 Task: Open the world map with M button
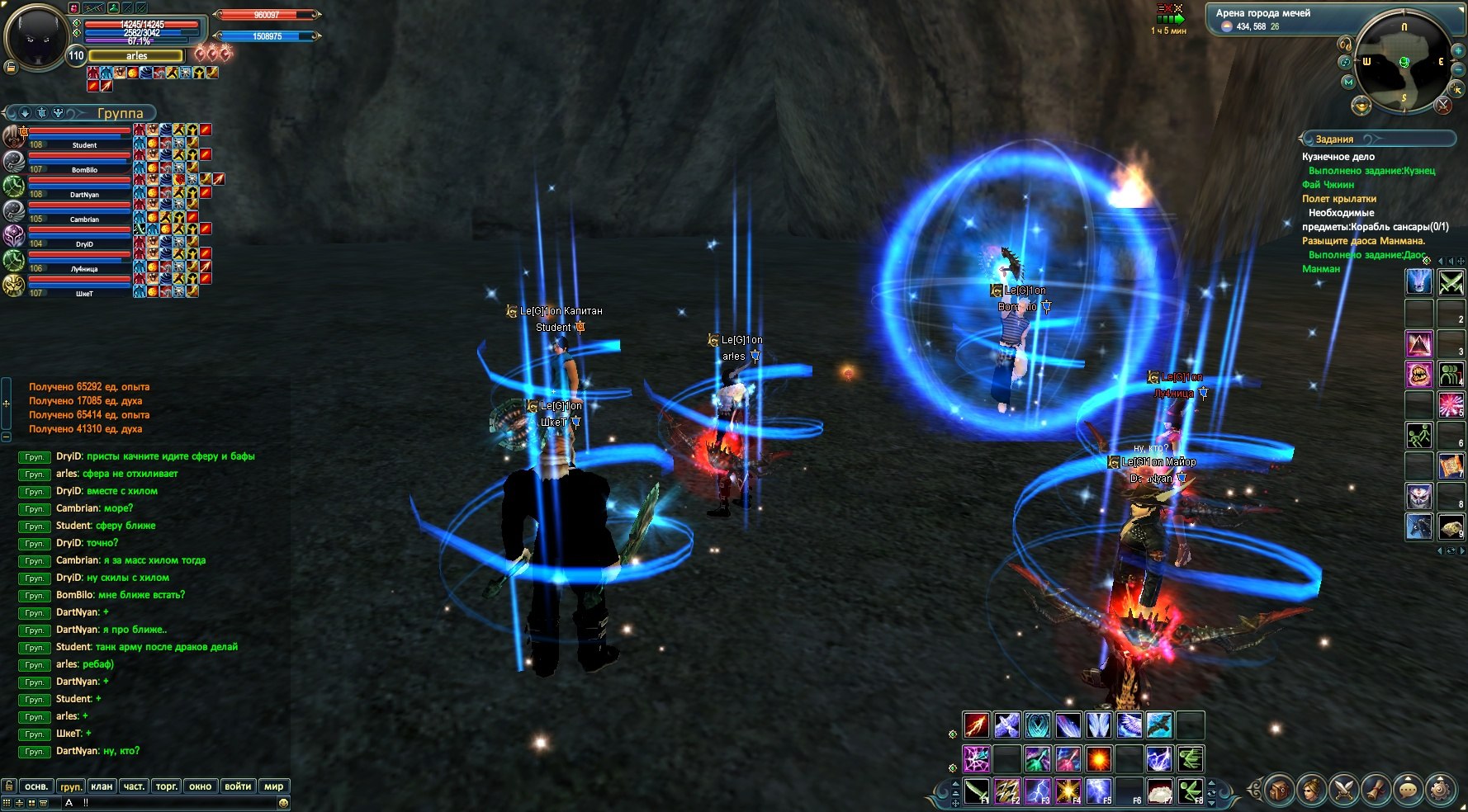coord(1349,82)
